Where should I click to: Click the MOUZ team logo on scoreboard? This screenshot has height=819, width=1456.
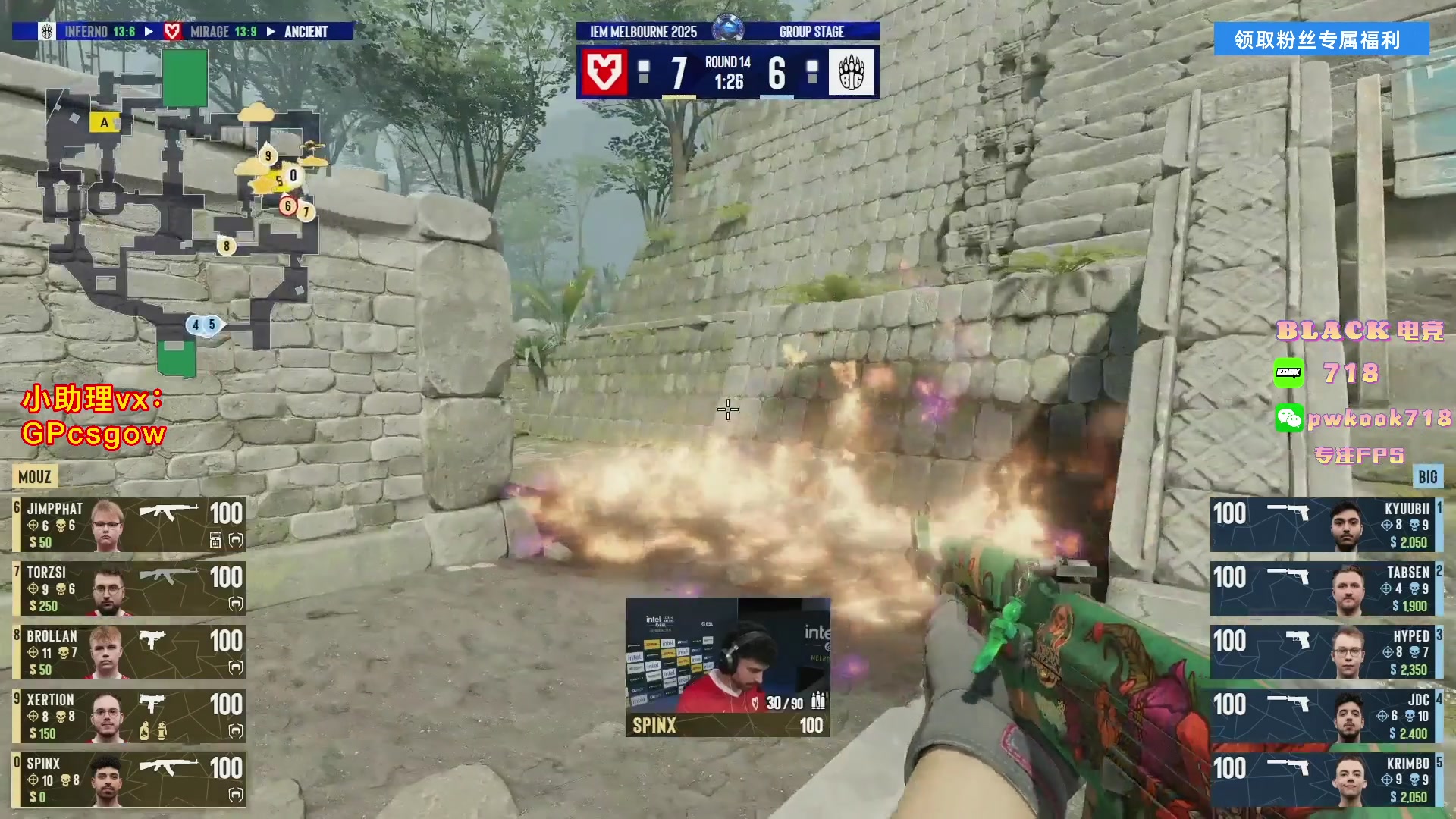pos(604,73)
